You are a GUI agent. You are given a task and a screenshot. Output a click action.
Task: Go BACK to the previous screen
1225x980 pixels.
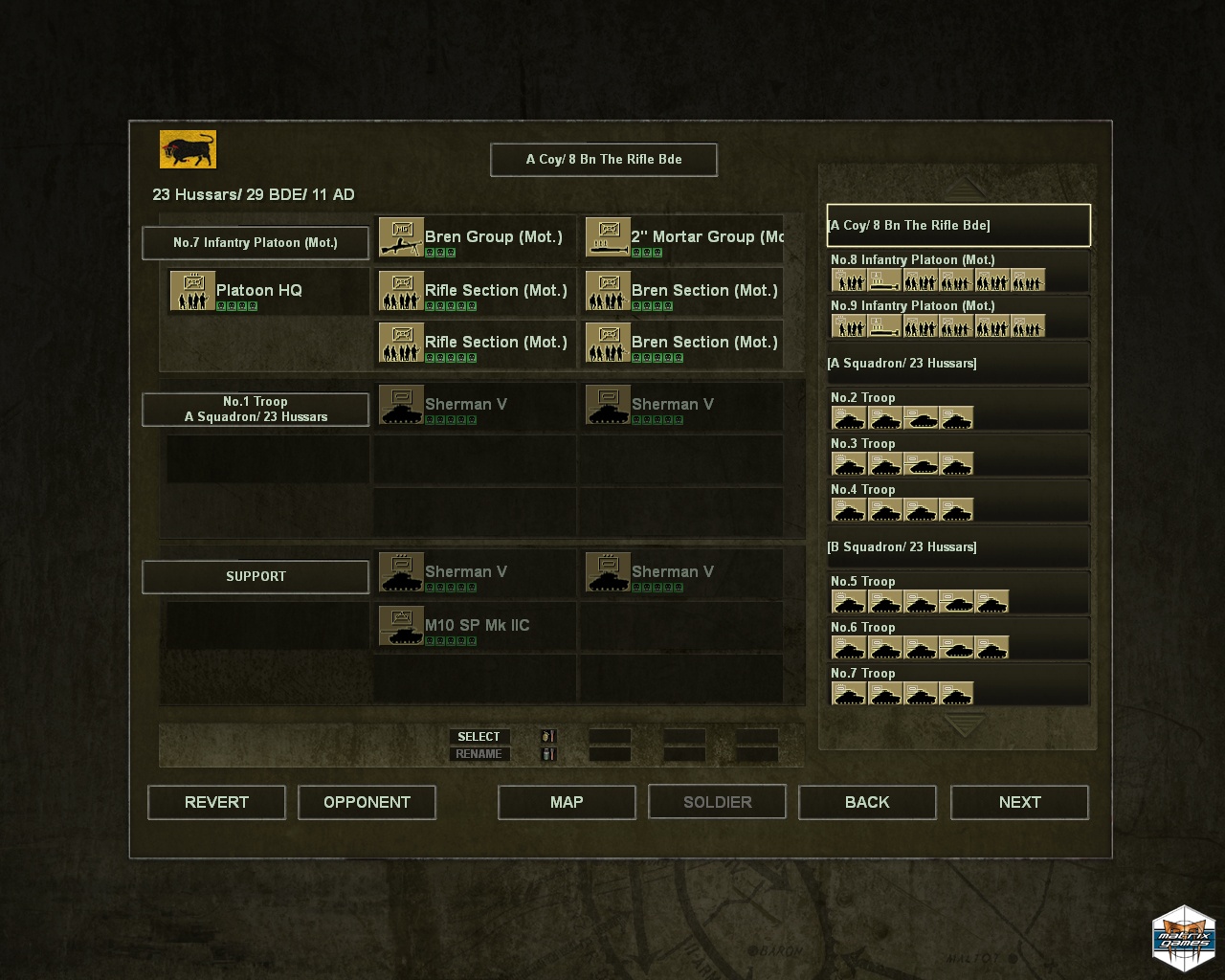pyautogui.click(x=867, y=802)
